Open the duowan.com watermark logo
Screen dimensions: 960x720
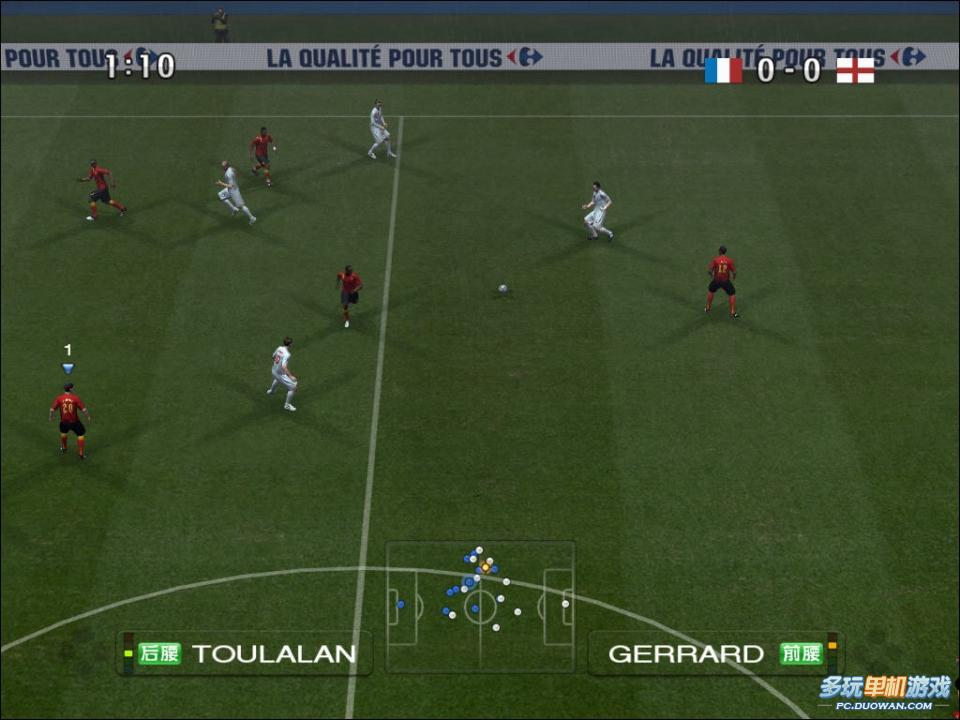(x=884, y=692)
